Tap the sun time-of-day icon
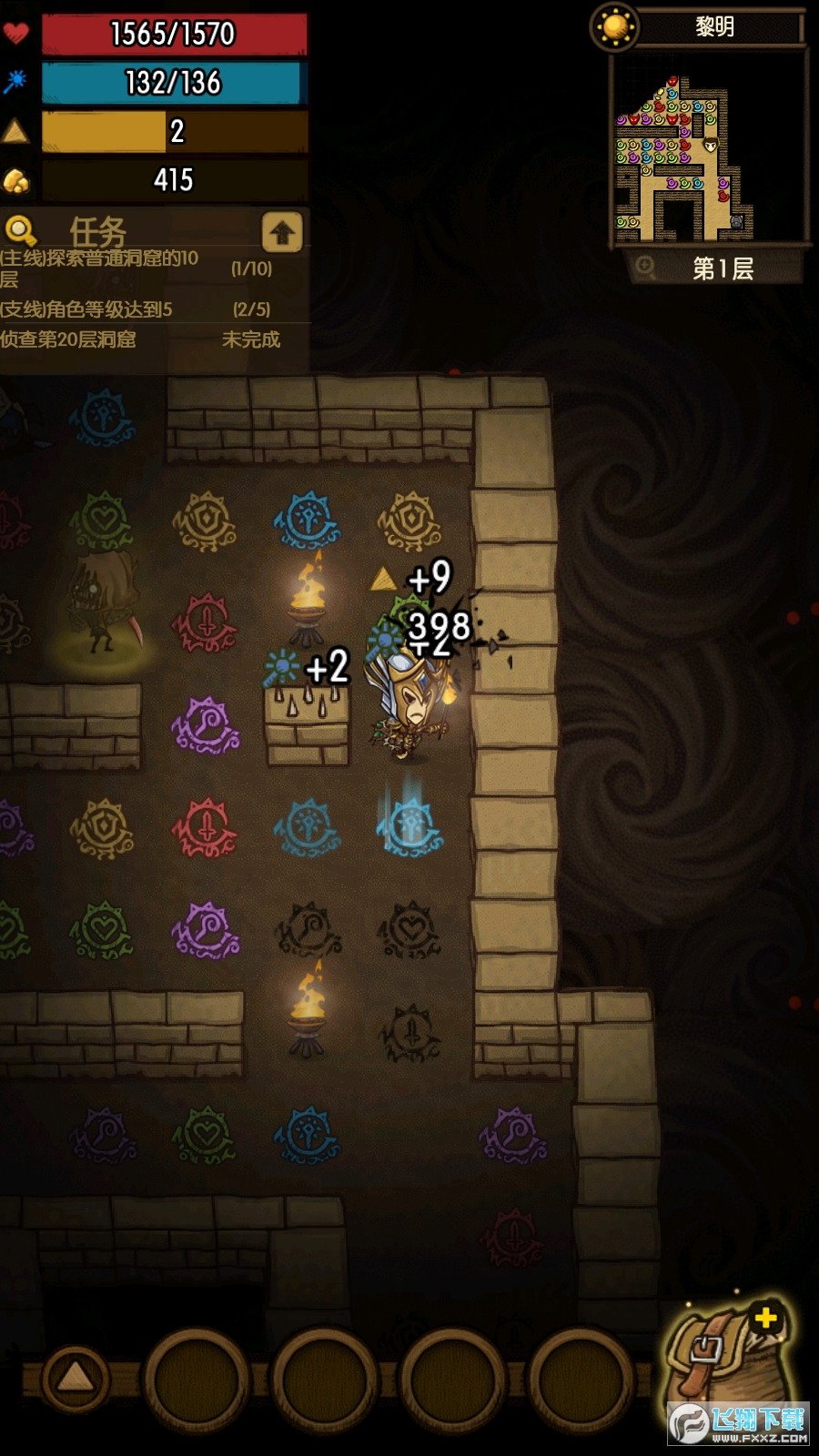Image resolution: width=819 pixels, height=1456 pixels. (615, 26)
